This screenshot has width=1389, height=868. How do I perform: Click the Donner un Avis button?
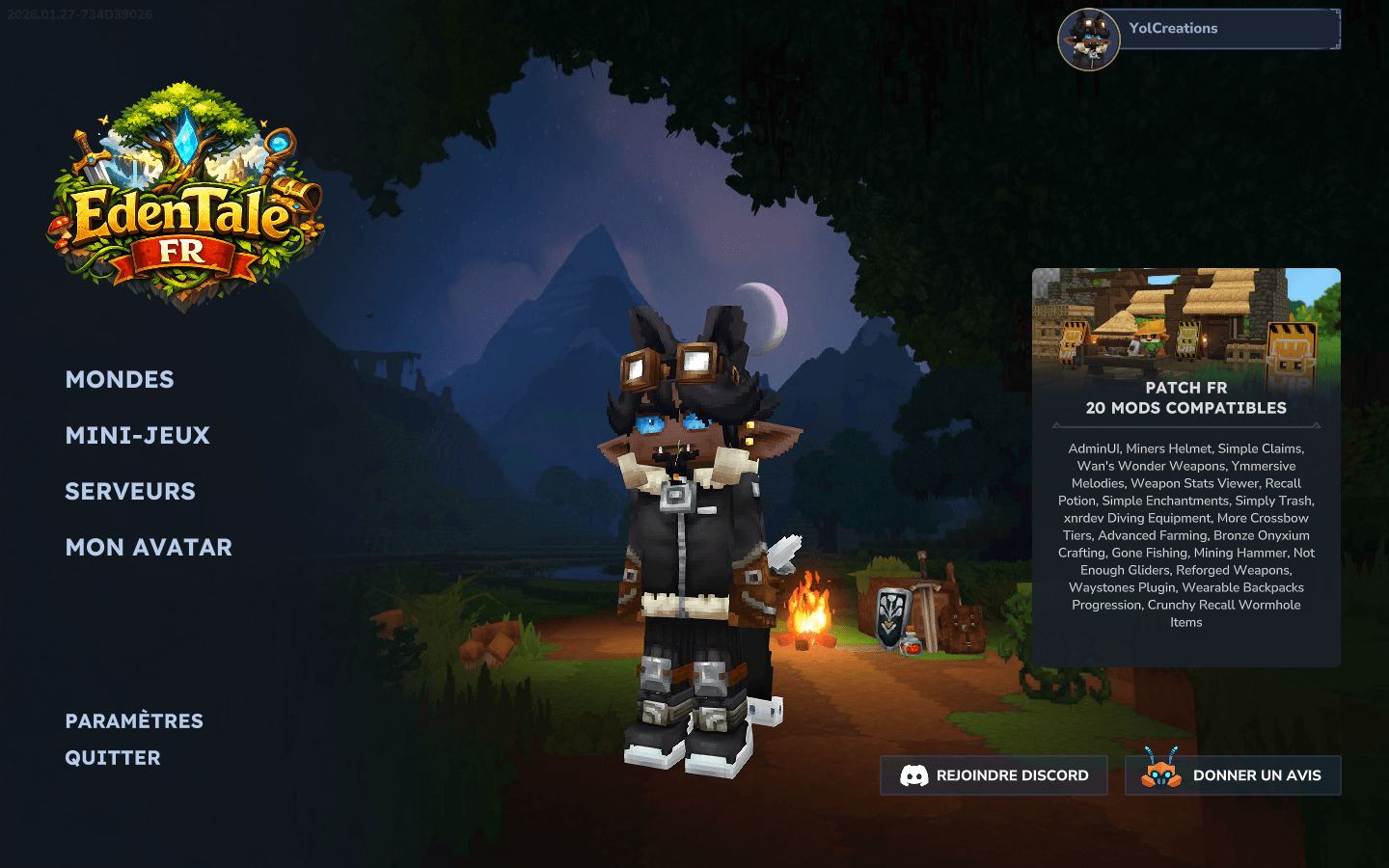tap(1233, 775)
